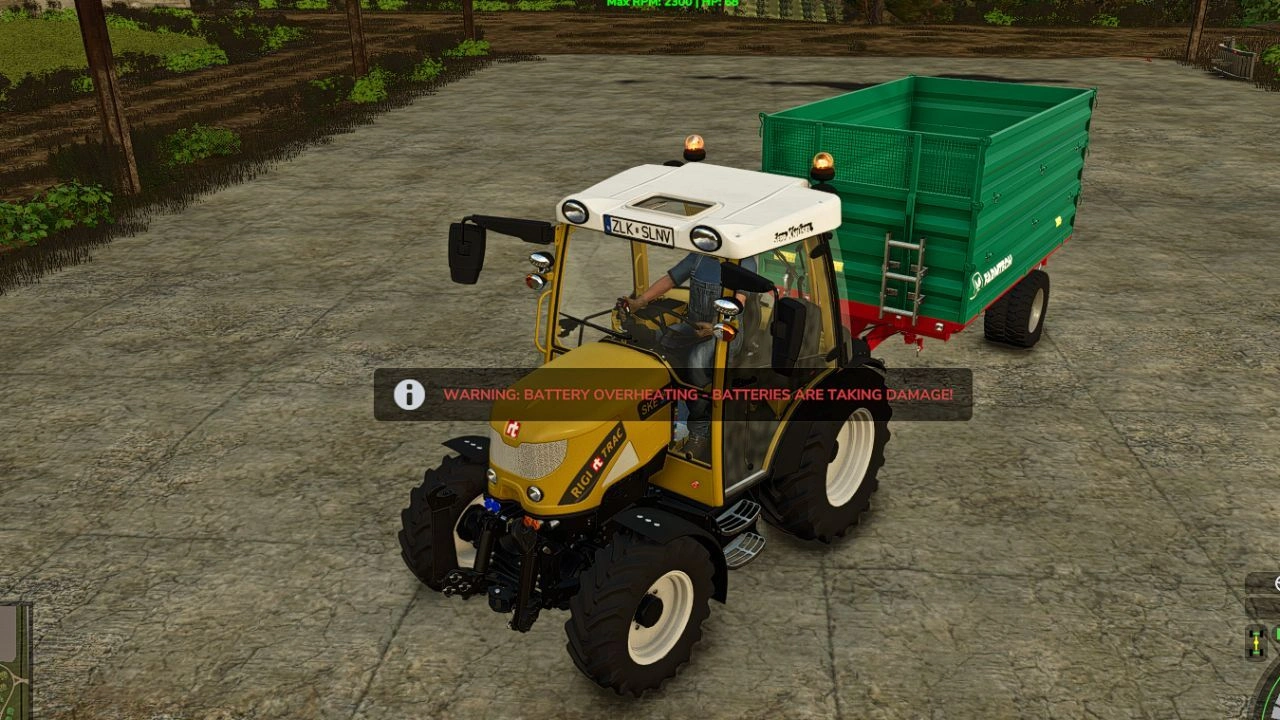Select the battery overheating warning message
This screenshot has height=720, width=1280.
pos(700,396)
